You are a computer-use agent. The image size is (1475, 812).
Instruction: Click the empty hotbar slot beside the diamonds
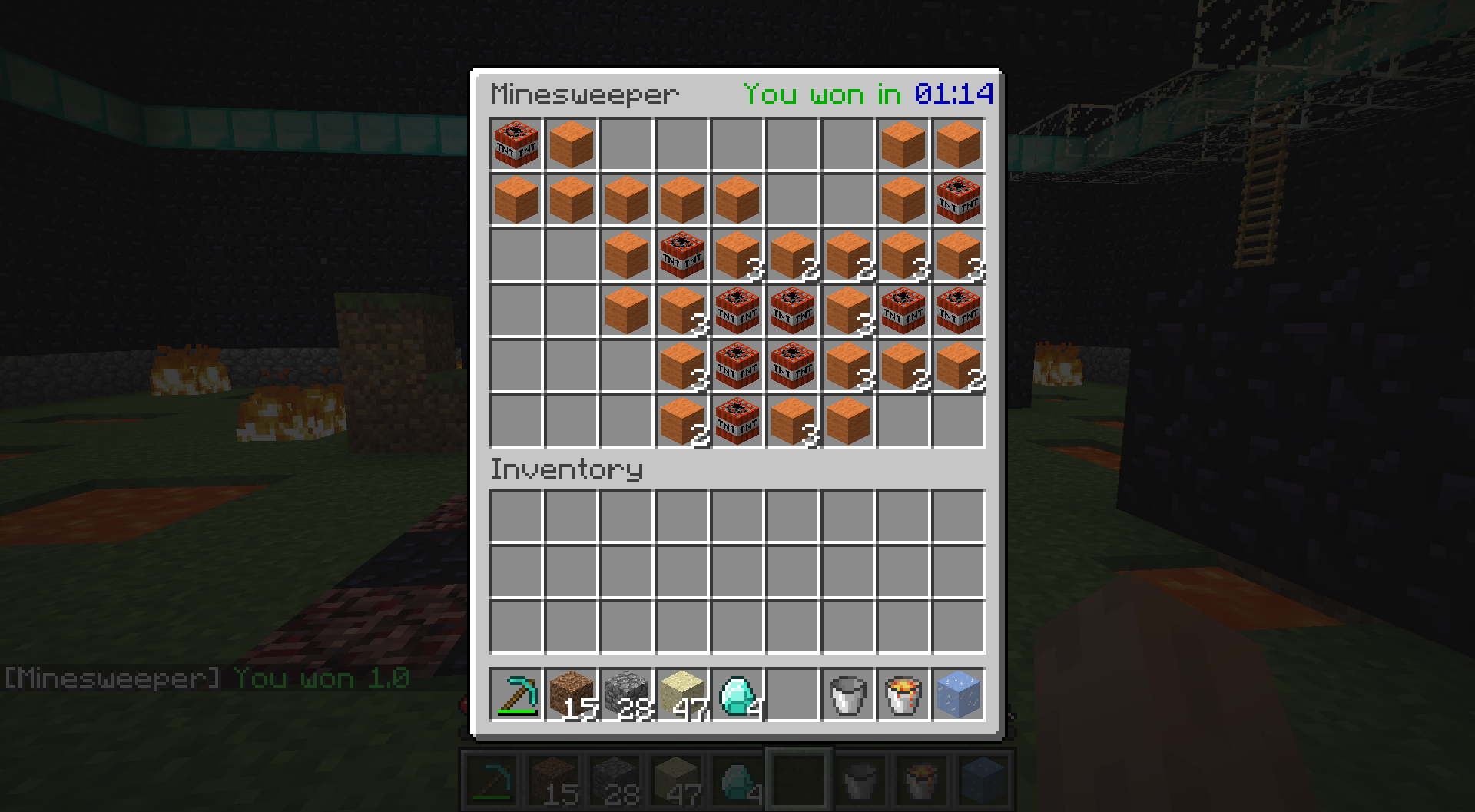coord(792,695)
